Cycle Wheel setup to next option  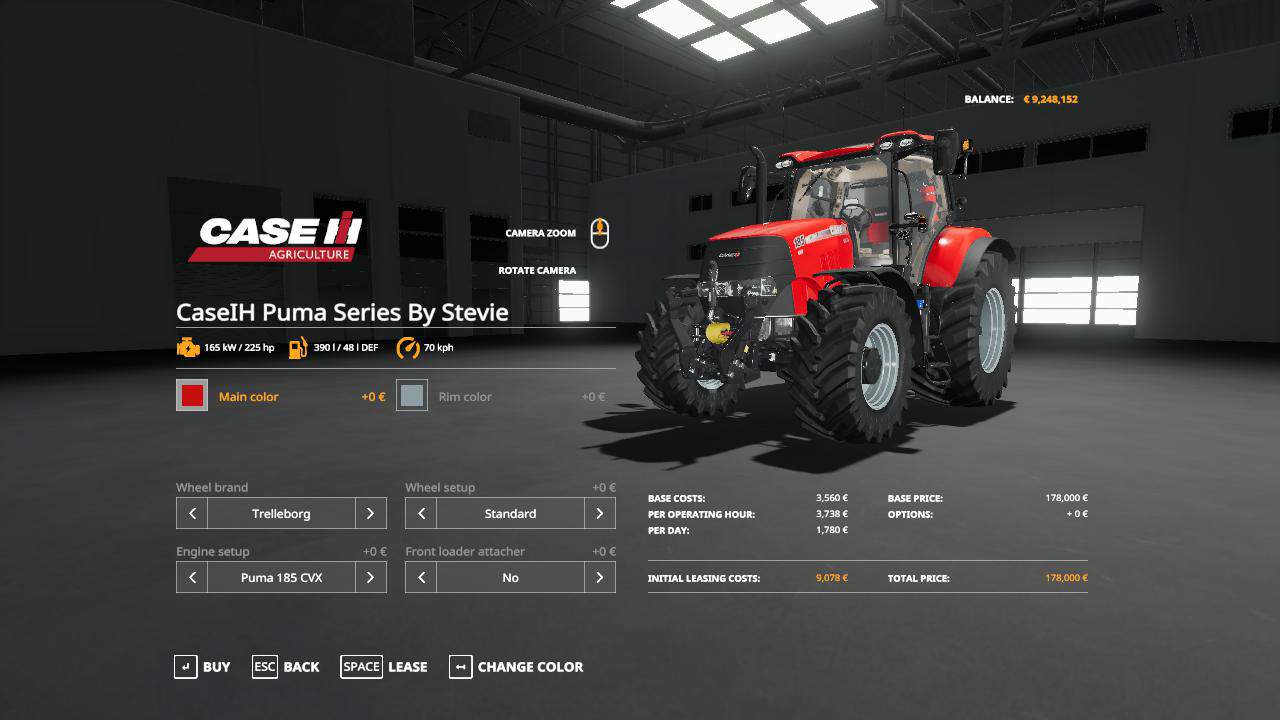pyautogui.click(x=599, y=513)
